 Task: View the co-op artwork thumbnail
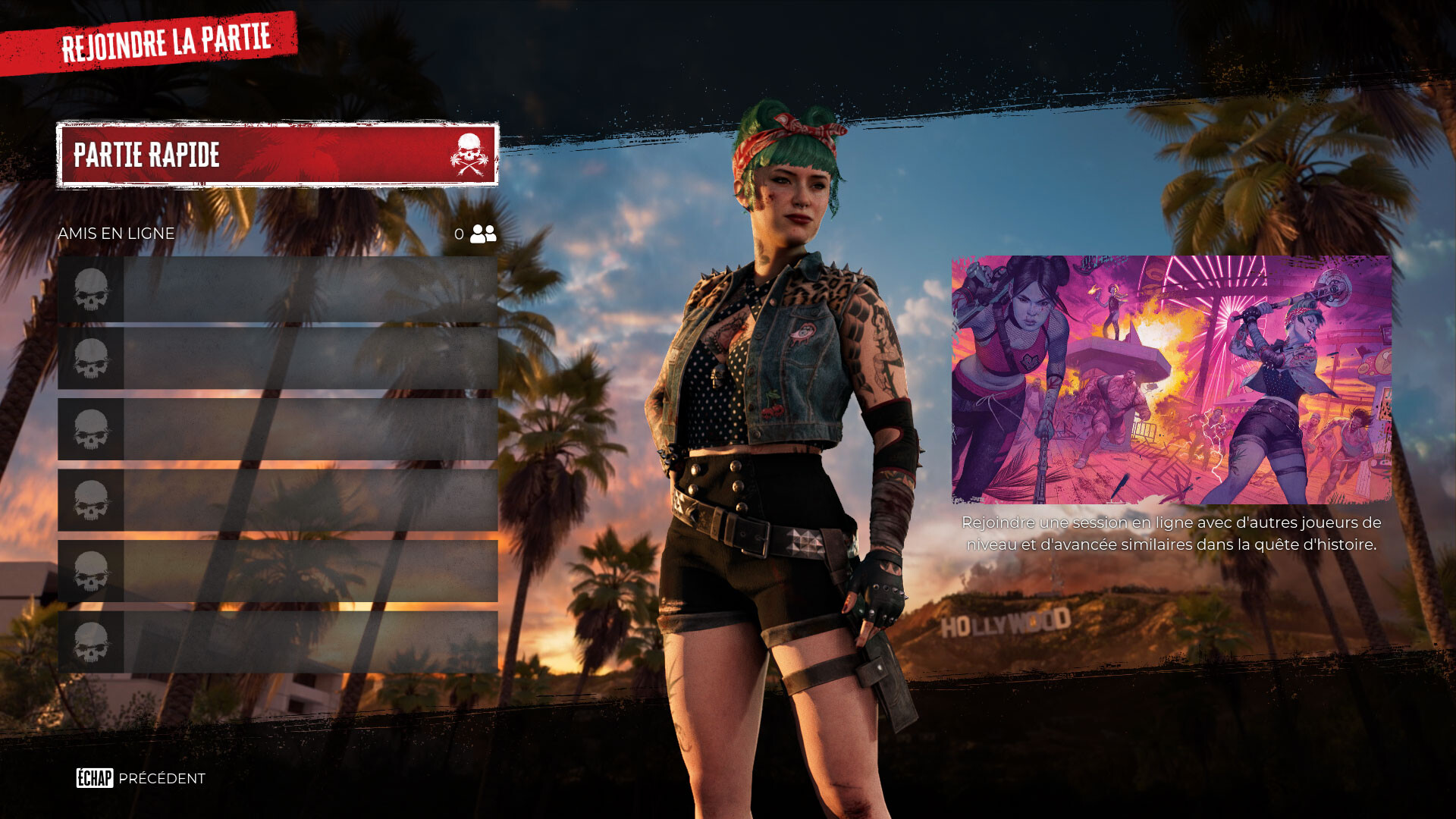click(1171, 379)
